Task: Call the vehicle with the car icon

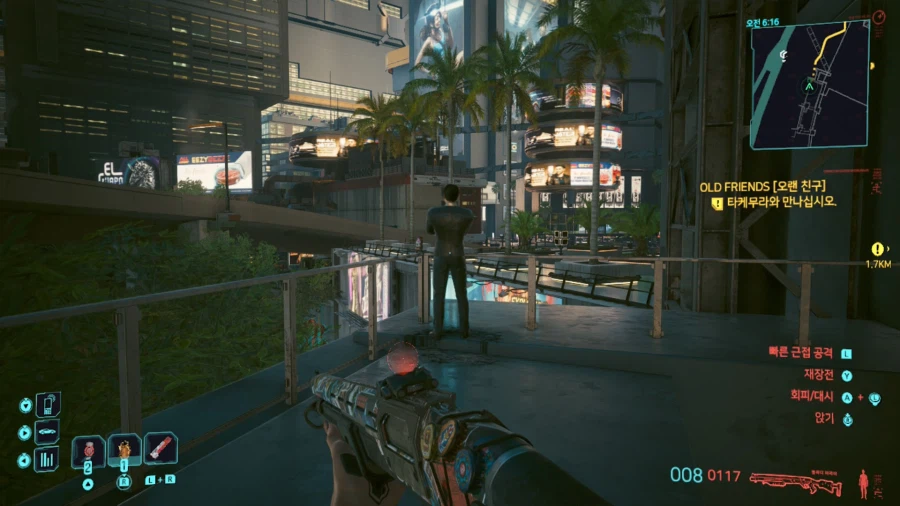Action: (x=47, y=432)
